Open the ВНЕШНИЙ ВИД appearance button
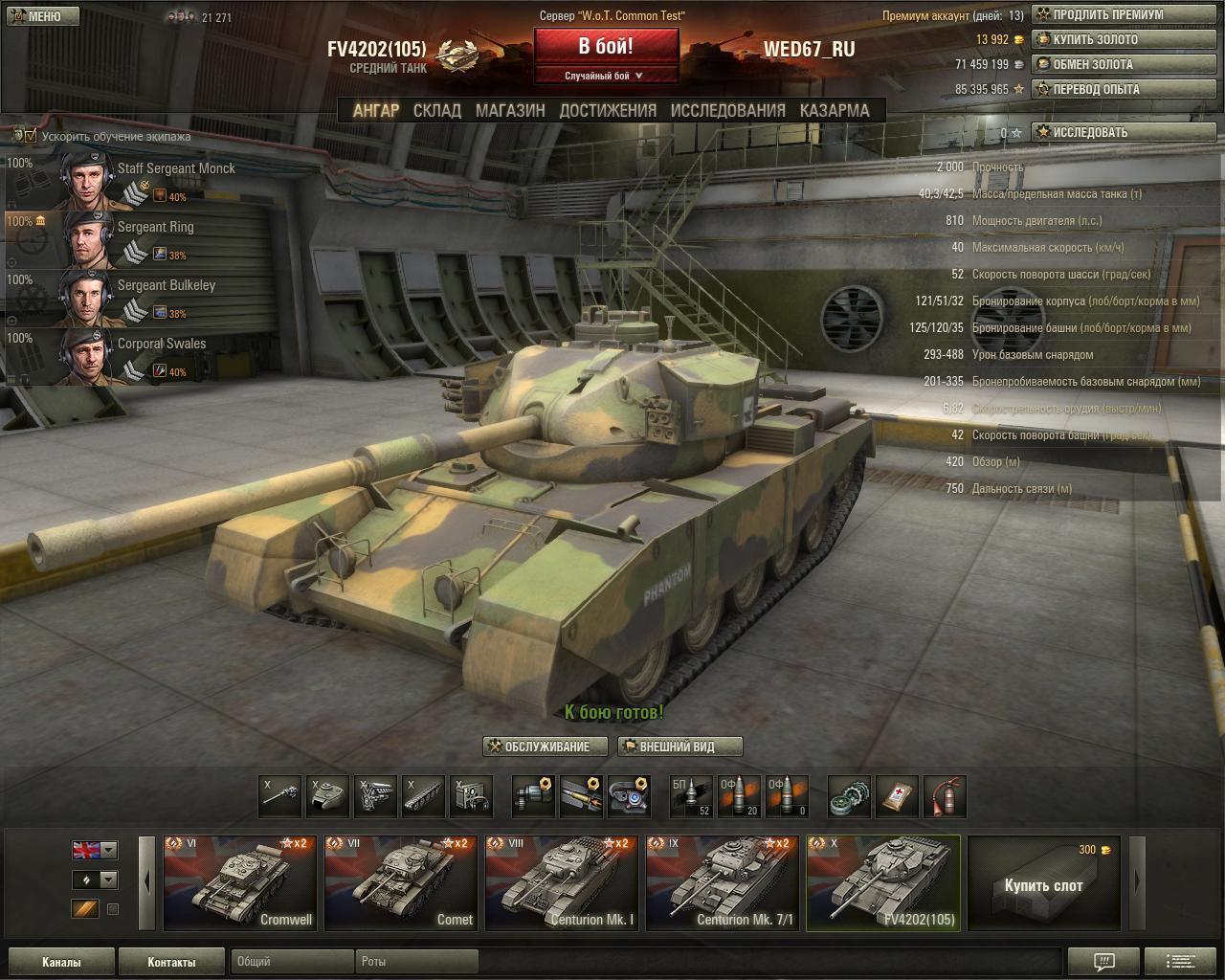Screen dimensions: 1225x980 point(679,746)
